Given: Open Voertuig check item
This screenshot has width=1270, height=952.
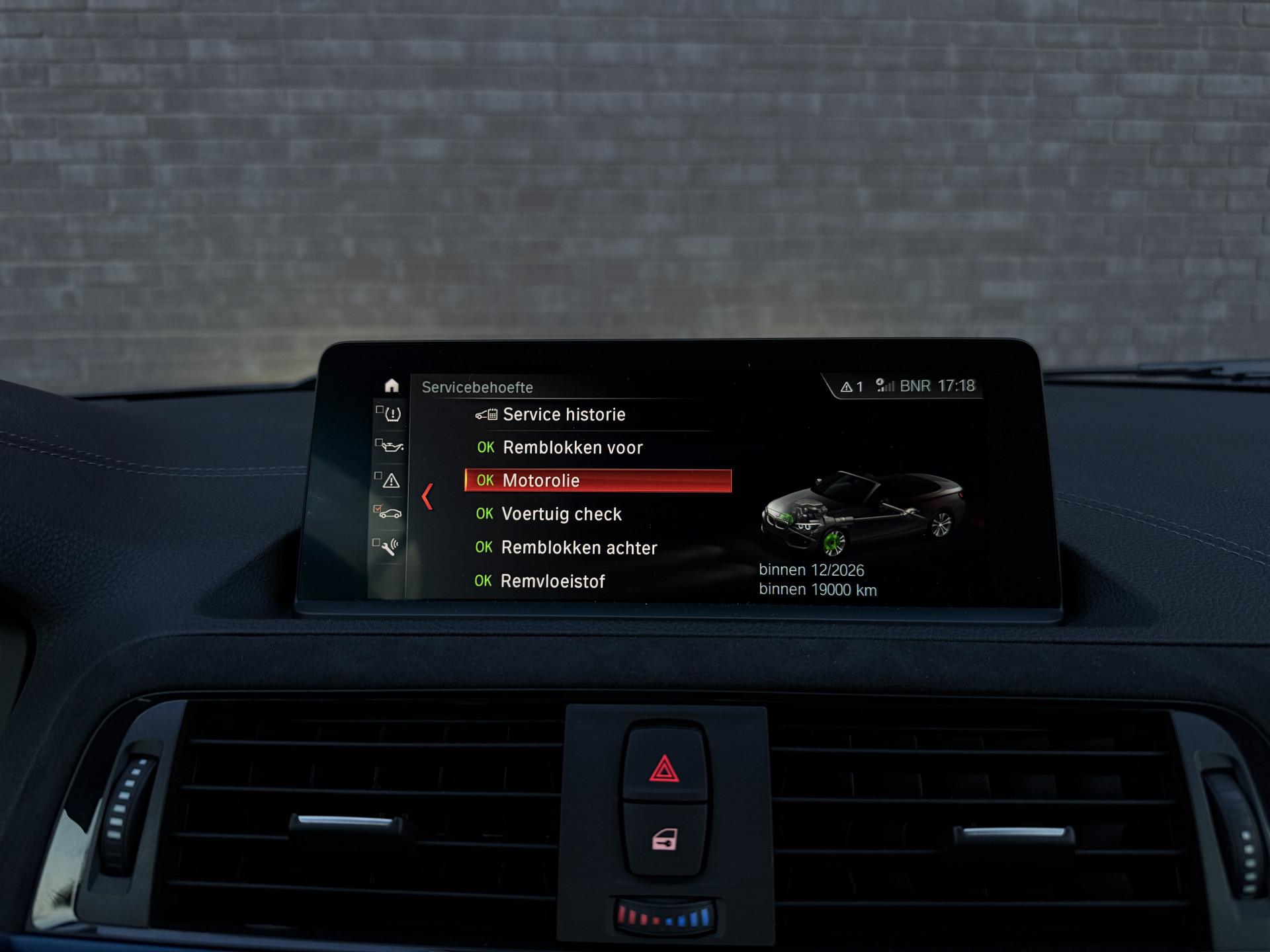Looking at the screenshot, I should [561, 514].
